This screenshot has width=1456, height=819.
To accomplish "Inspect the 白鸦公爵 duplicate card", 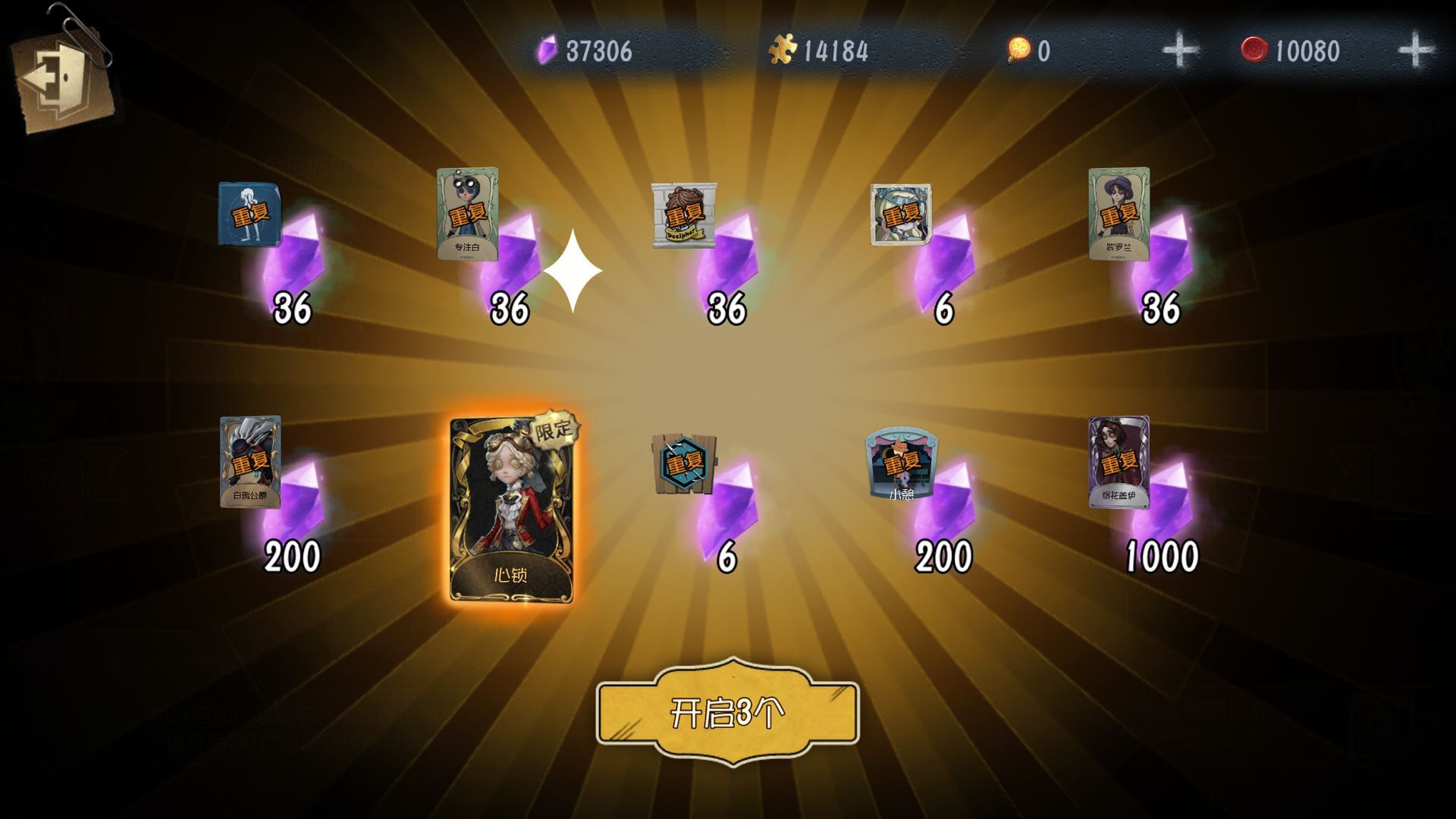I will coord(250,462).
